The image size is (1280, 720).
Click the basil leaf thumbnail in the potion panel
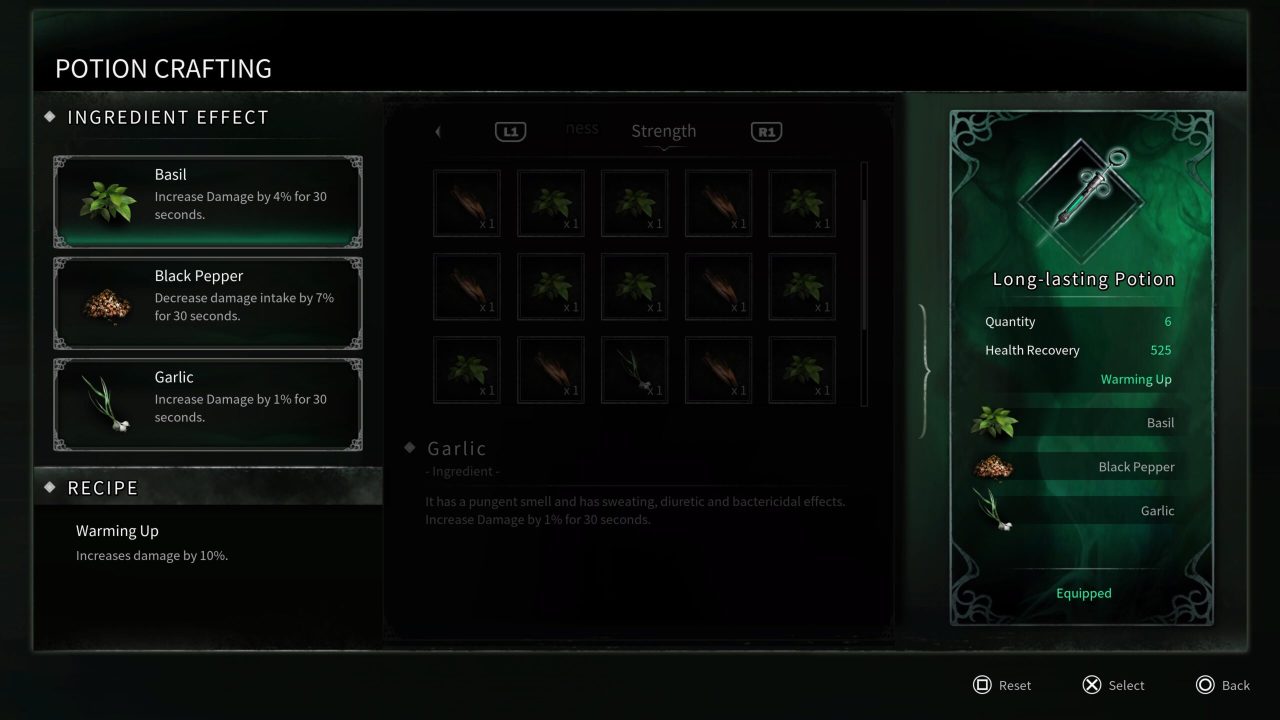[993, 422]
